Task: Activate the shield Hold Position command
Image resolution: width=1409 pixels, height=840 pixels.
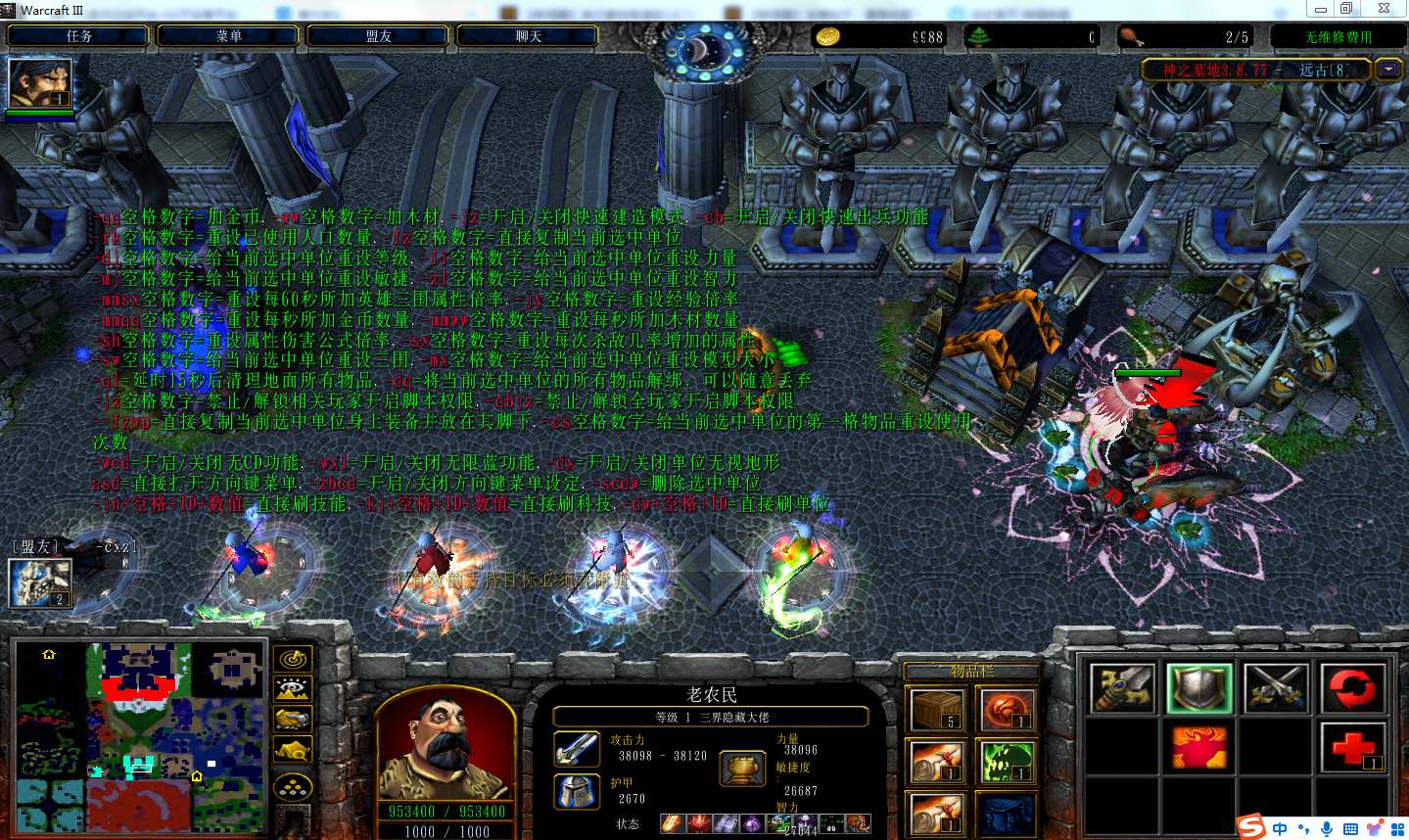Action: pyautogui.click(x=1199, y=687)
